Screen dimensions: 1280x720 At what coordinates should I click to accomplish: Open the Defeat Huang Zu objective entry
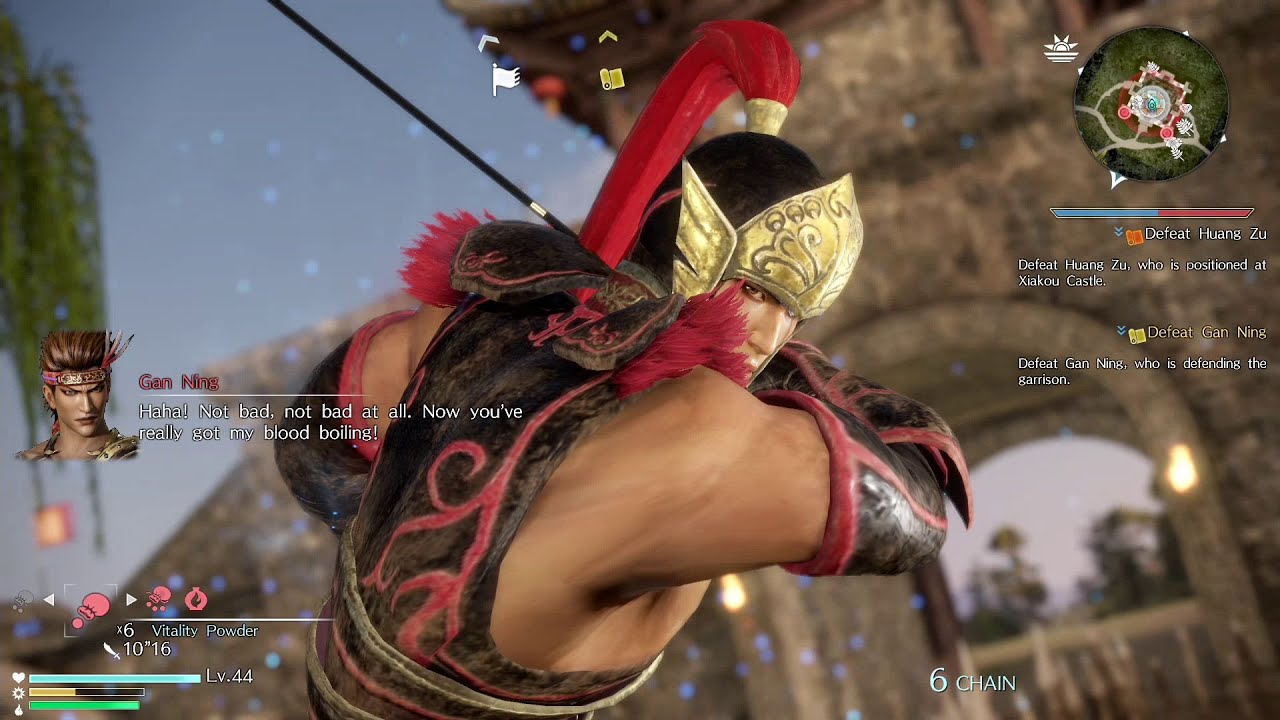1205,233
